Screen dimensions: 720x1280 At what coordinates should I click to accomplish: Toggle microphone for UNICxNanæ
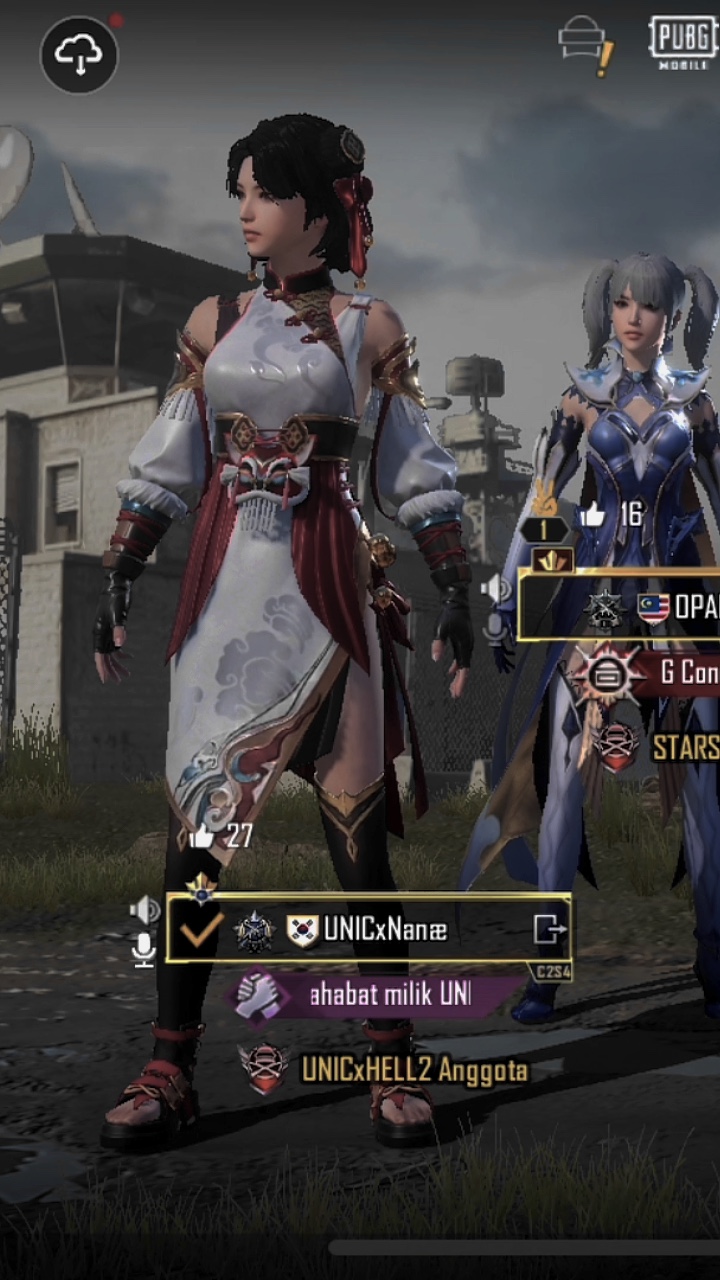(x=144, y=949)
